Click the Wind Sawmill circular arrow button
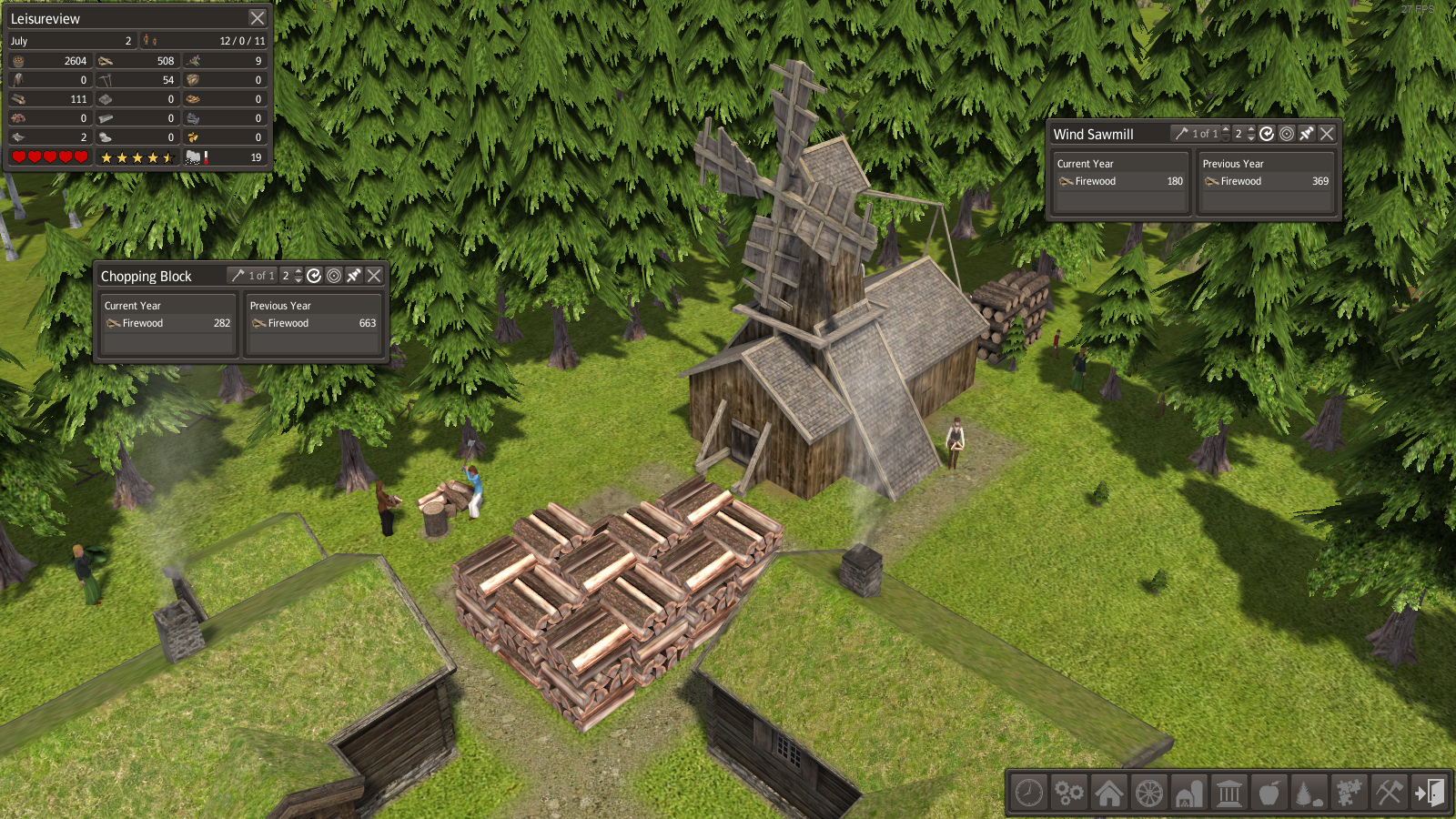Screen dimensions: 1456x819 (1267, 134)
